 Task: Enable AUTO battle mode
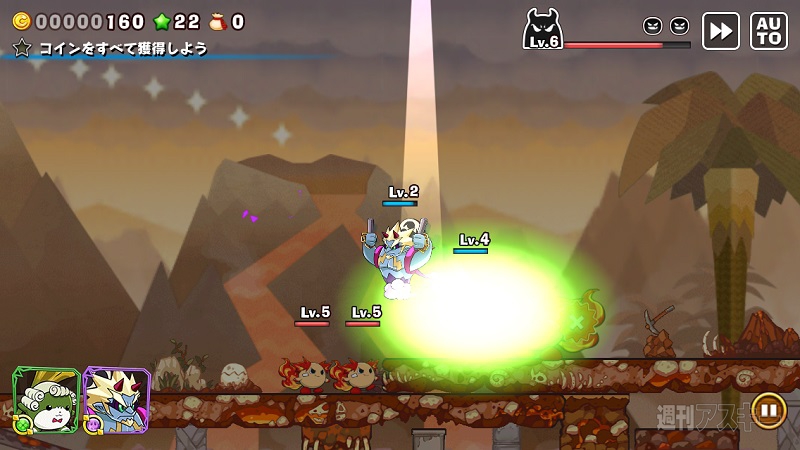(768, 31)
